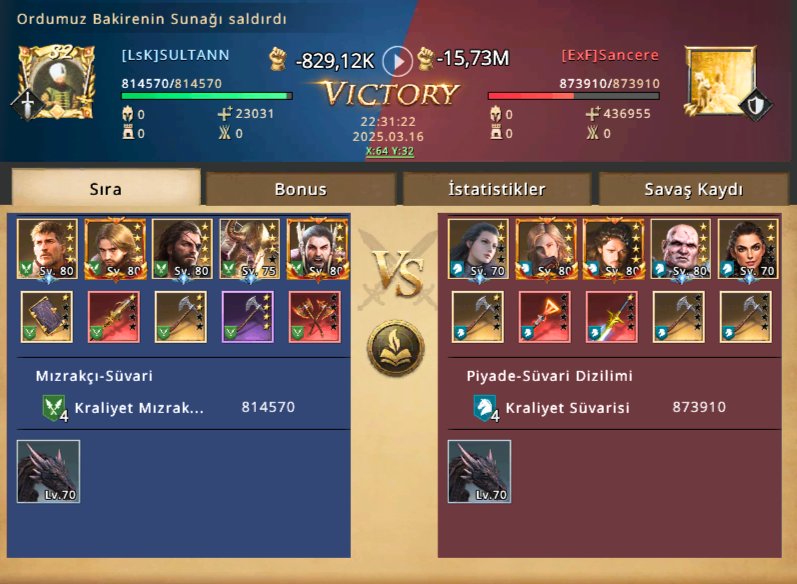Open the Savaş Kaydı tab

[693, 188]
